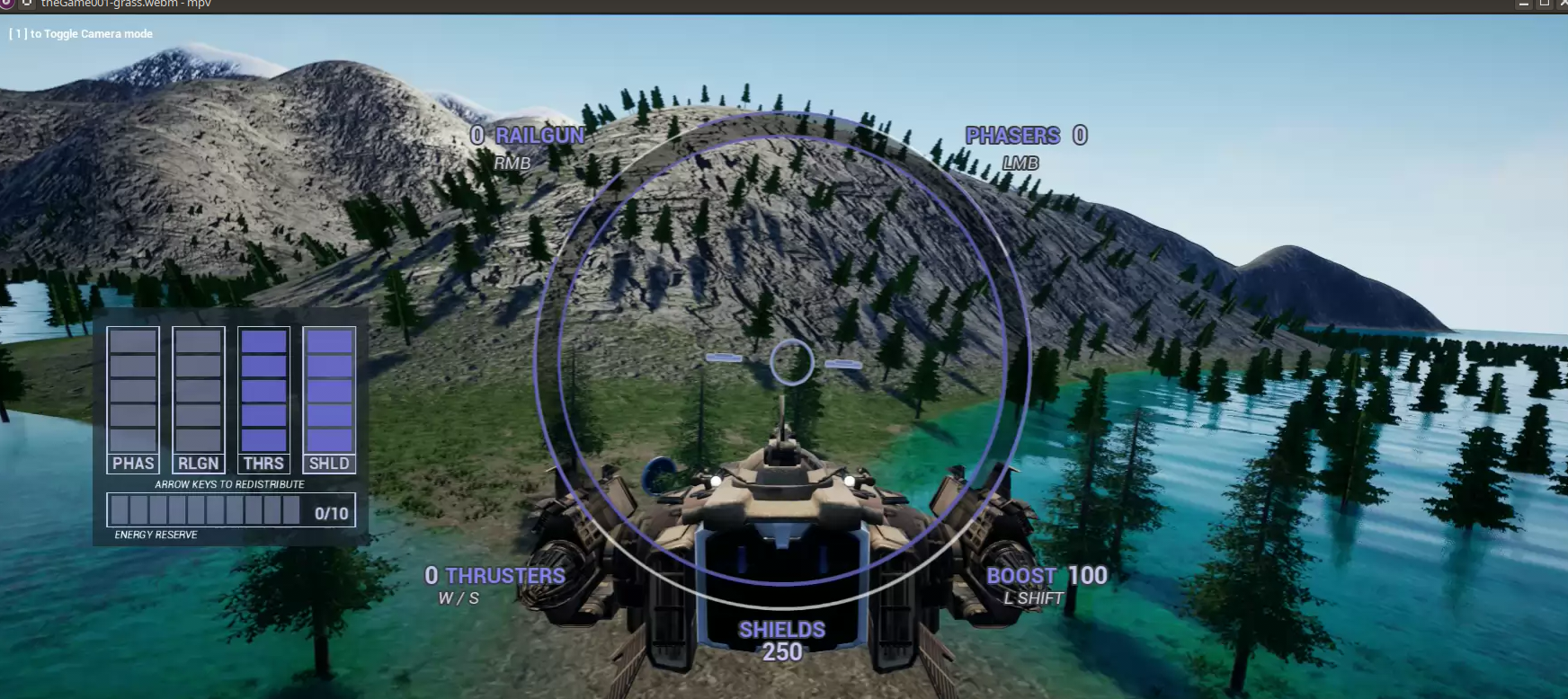Pick the SHLD energy column
The width and height of the screenshot is (1568, 699).
[329, 400]
